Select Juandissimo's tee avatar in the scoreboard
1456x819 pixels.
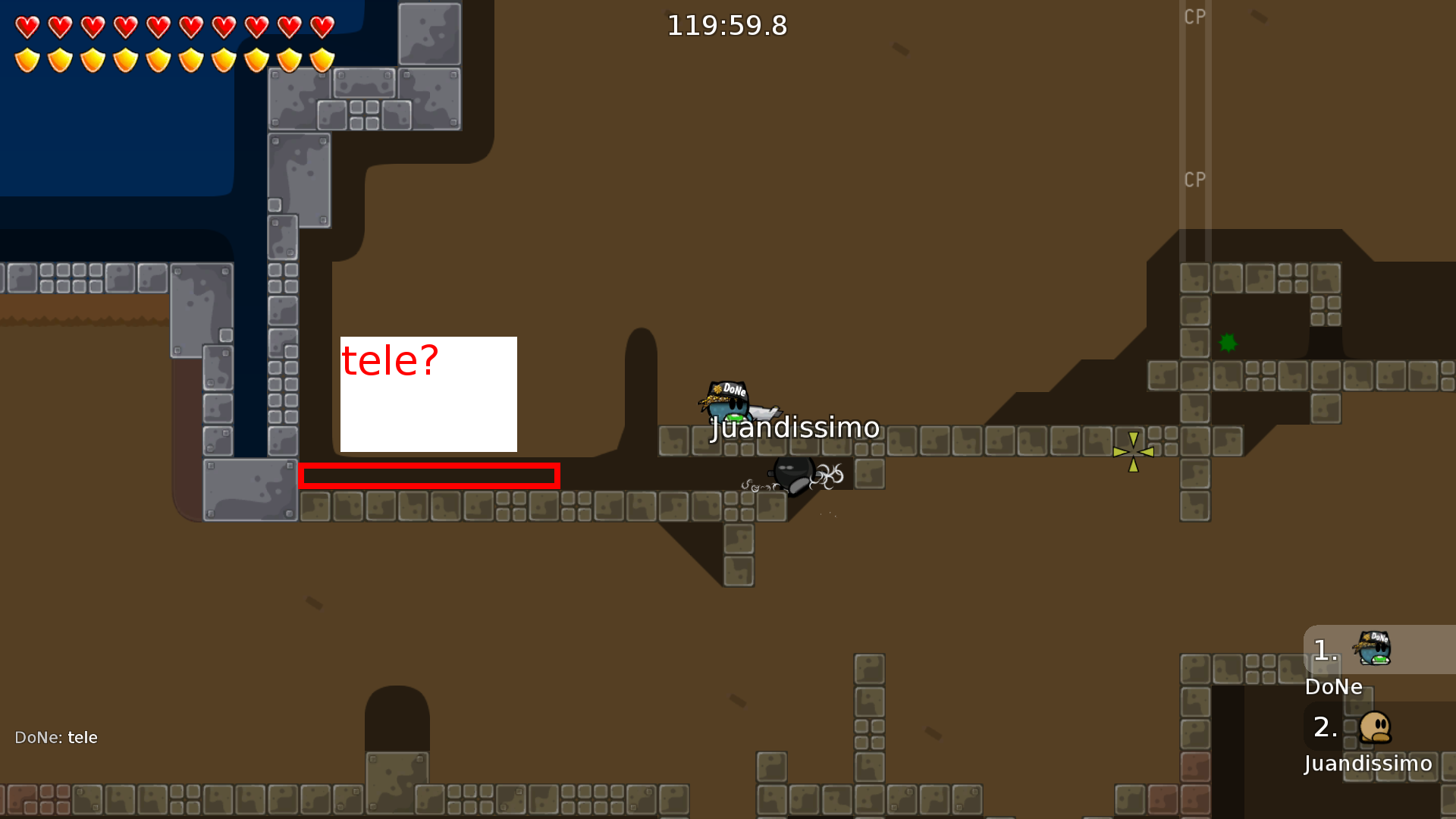click(1376, 726)
